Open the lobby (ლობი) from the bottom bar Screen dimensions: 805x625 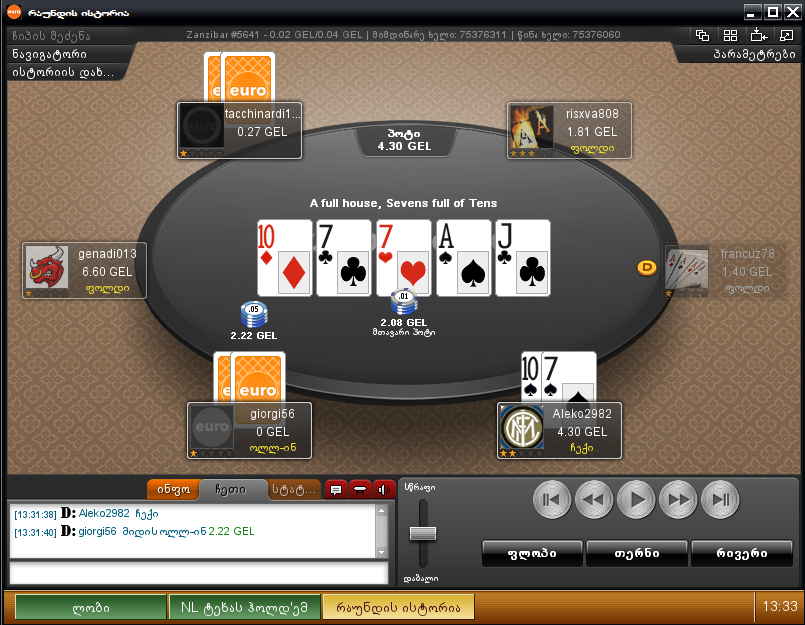(91, 606)
